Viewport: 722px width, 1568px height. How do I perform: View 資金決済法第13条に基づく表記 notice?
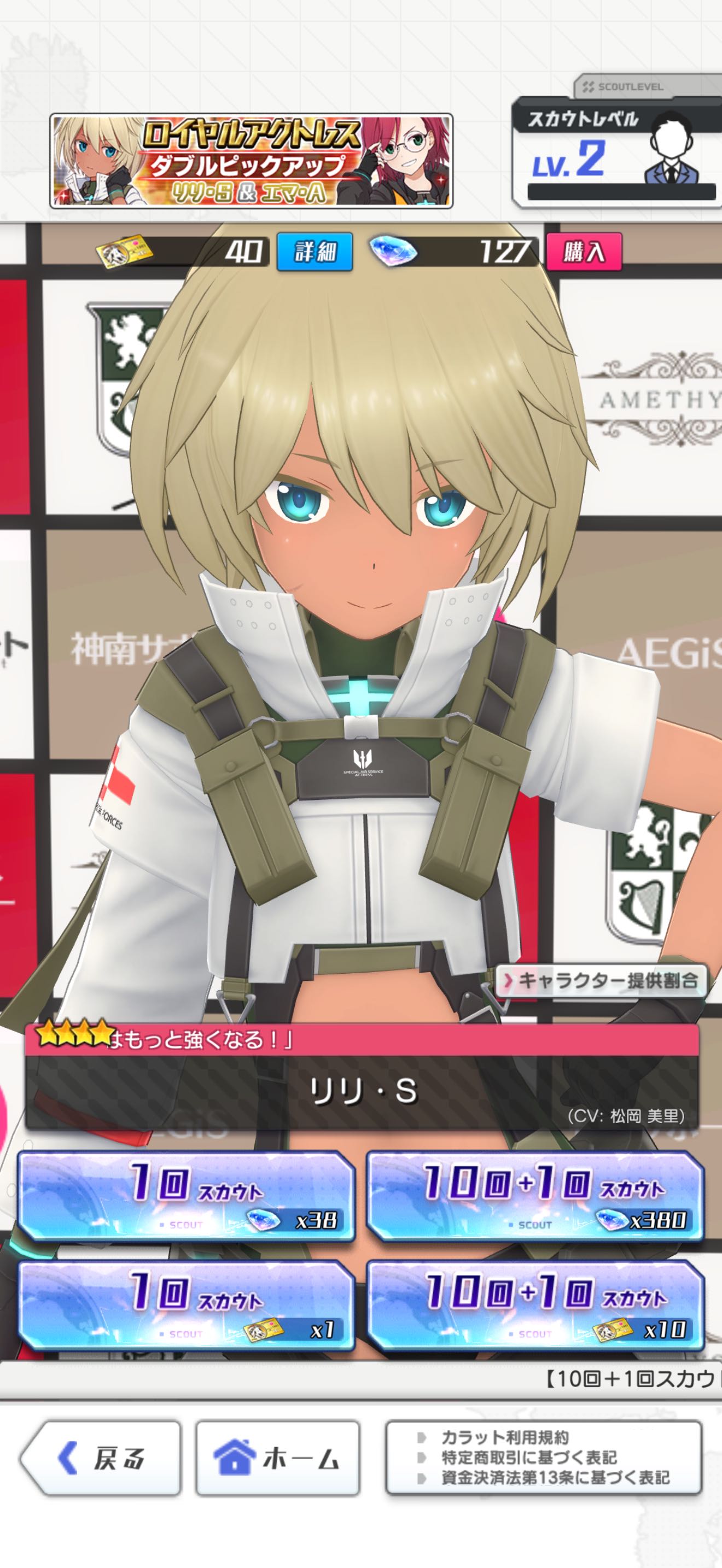coord(555,1477)
